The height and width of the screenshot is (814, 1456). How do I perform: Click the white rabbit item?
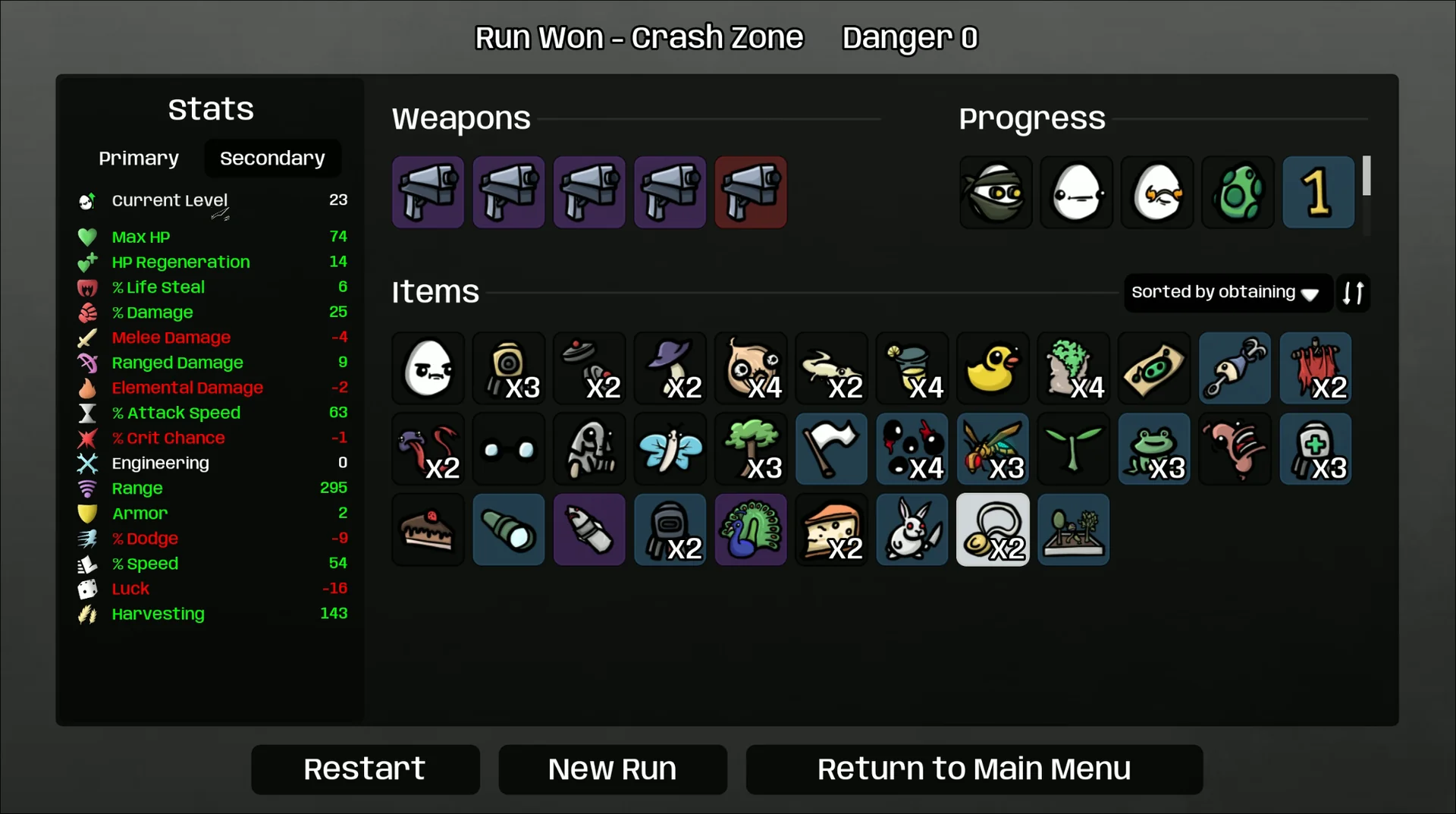tap(912, 530)
